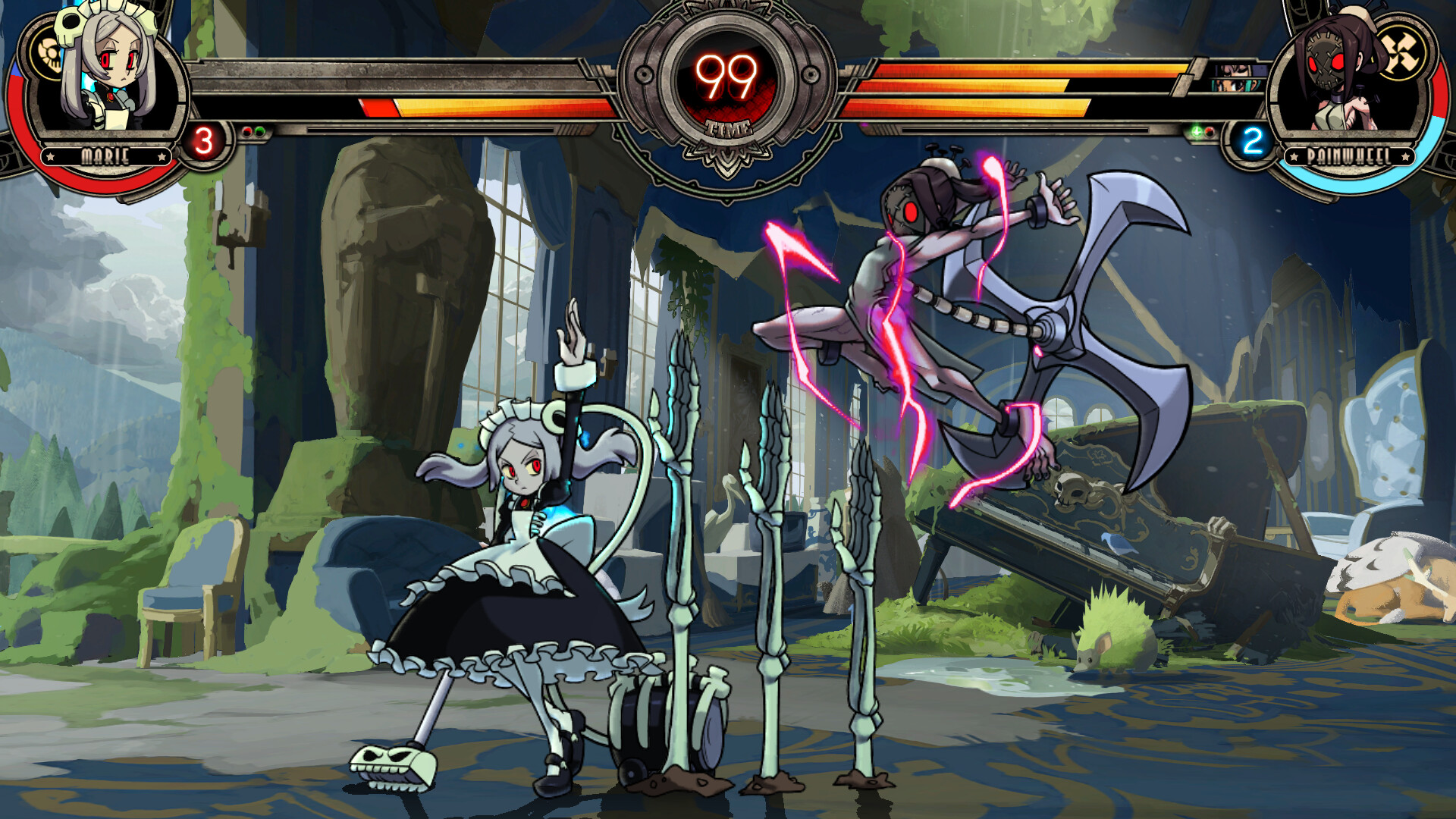Select Painwheel's pinwheel emblem icon
The height and width of the screenshot is (819, 1456).
[1403, 52]
